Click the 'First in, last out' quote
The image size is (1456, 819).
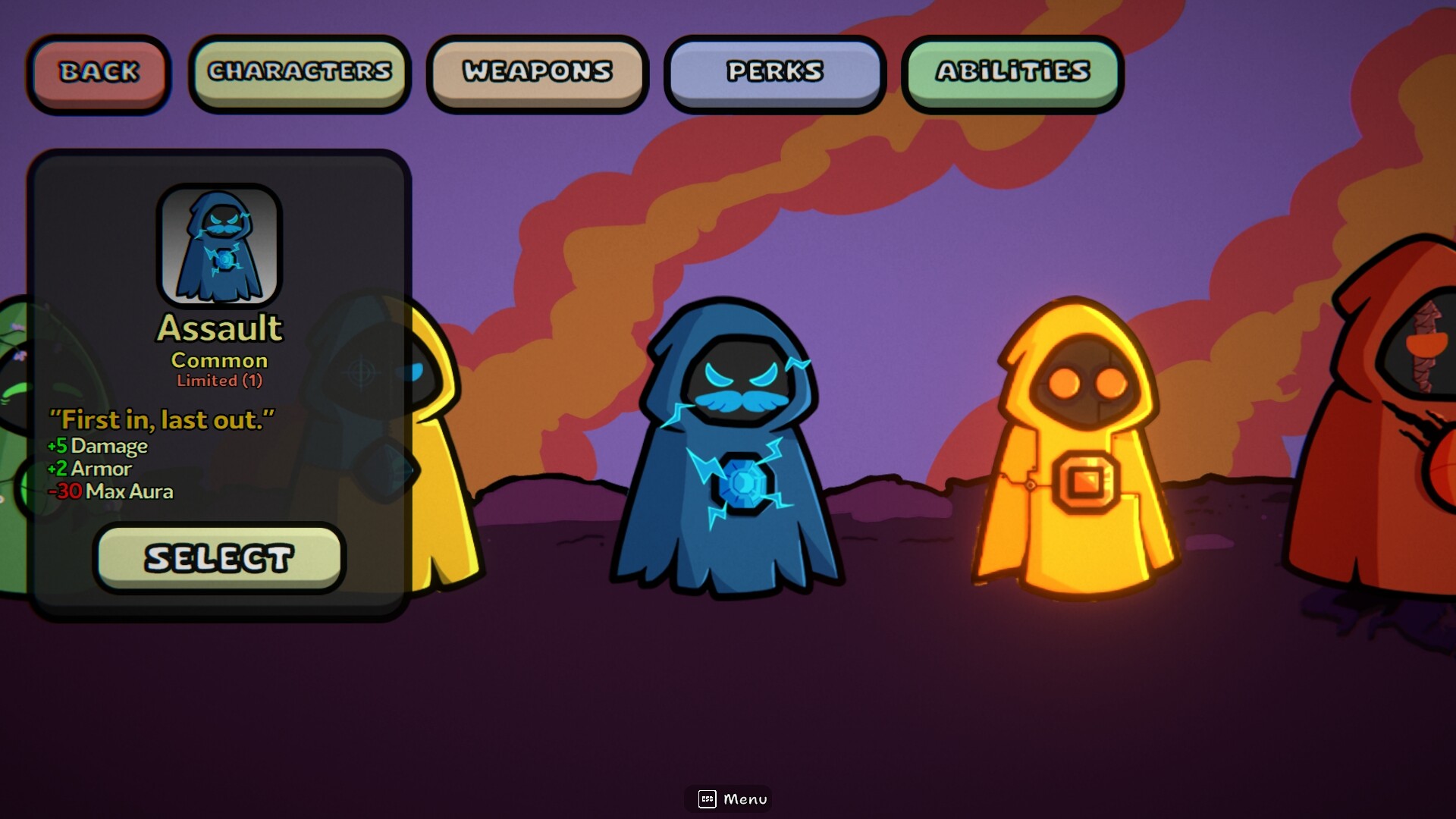pyautogui.click(x=161, y=419)
